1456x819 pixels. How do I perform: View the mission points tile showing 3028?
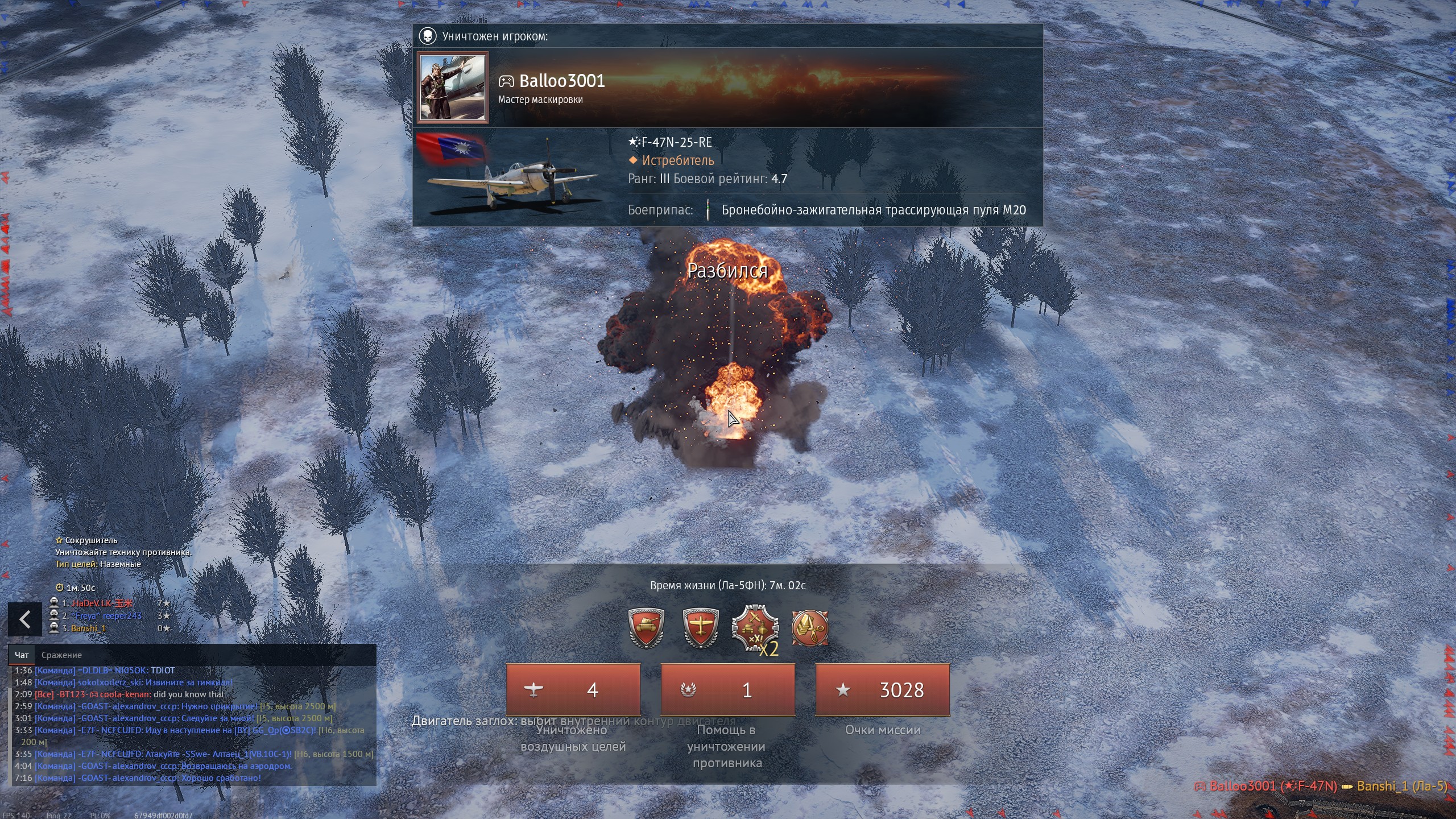pyautogui.click(x=882, y=690)
